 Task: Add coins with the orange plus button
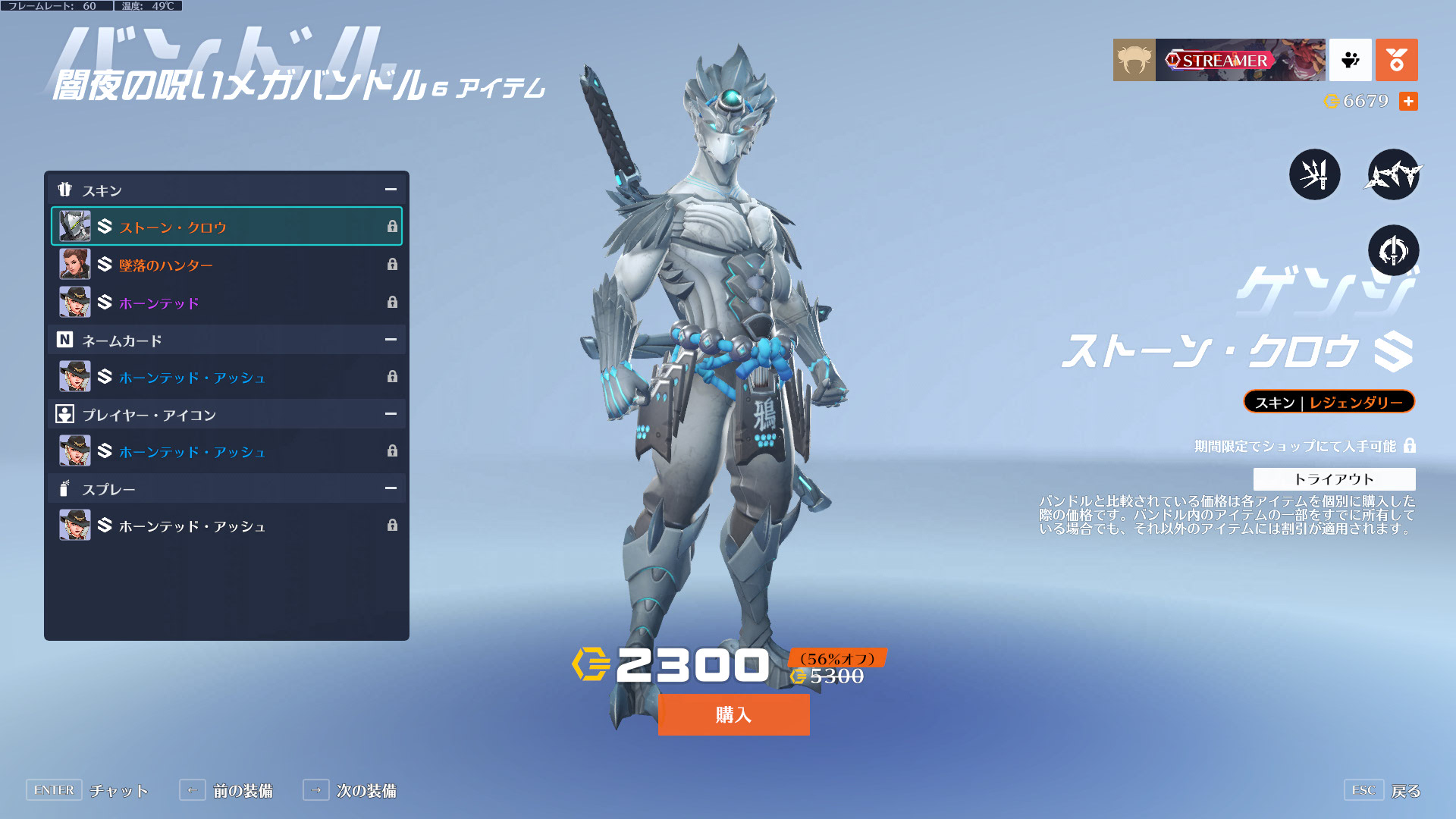pyautogui.click(x=1408, y=101)
